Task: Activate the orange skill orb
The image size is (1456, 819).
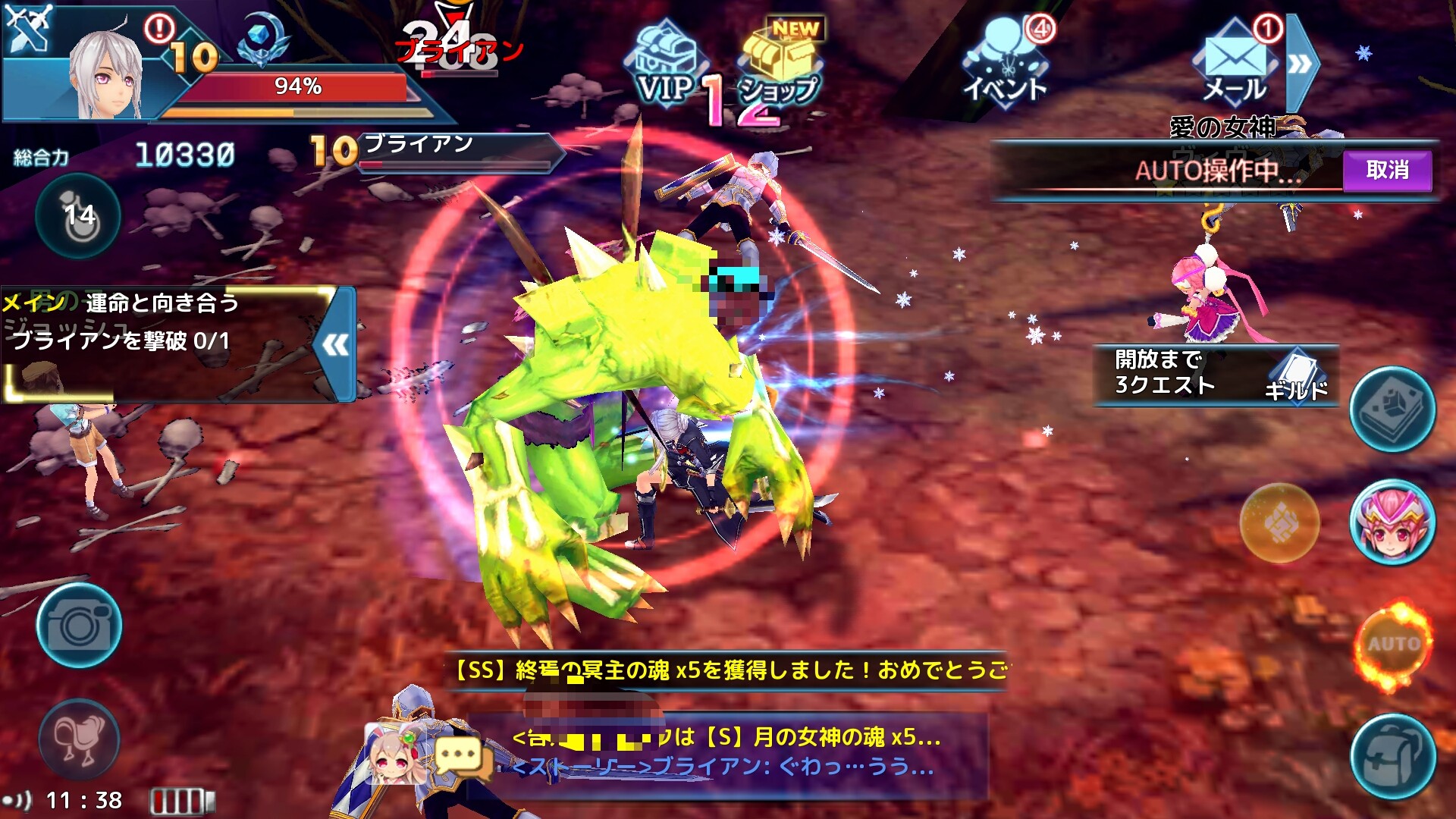Action: click(1279, 523)
